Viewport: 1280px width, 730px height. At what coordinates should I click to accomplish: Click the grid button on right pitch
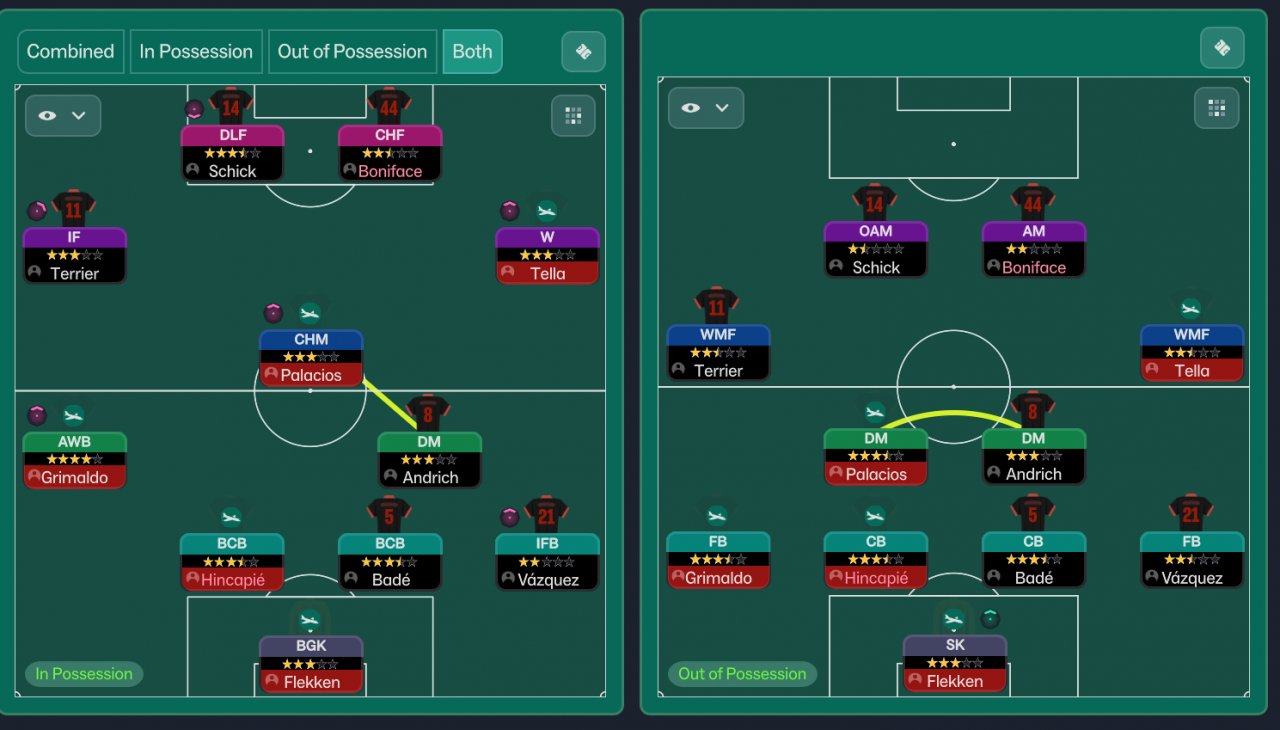click(x=1216, y=108)
